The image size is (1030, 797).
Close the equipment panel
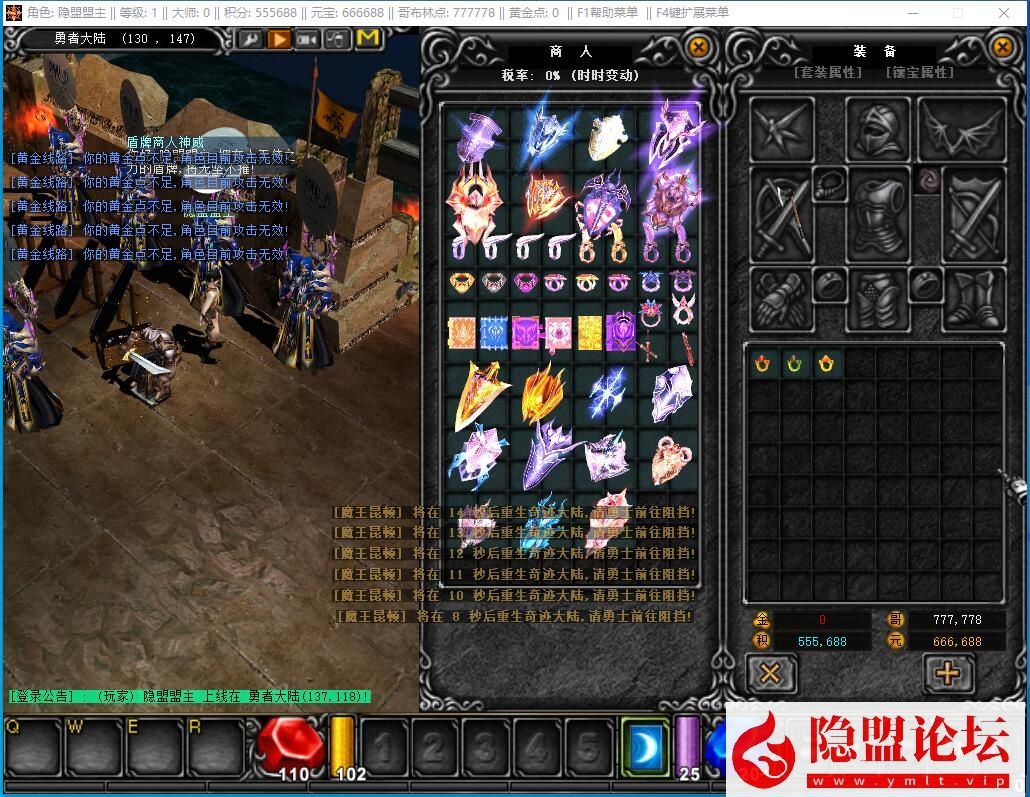pos(1003,47)
